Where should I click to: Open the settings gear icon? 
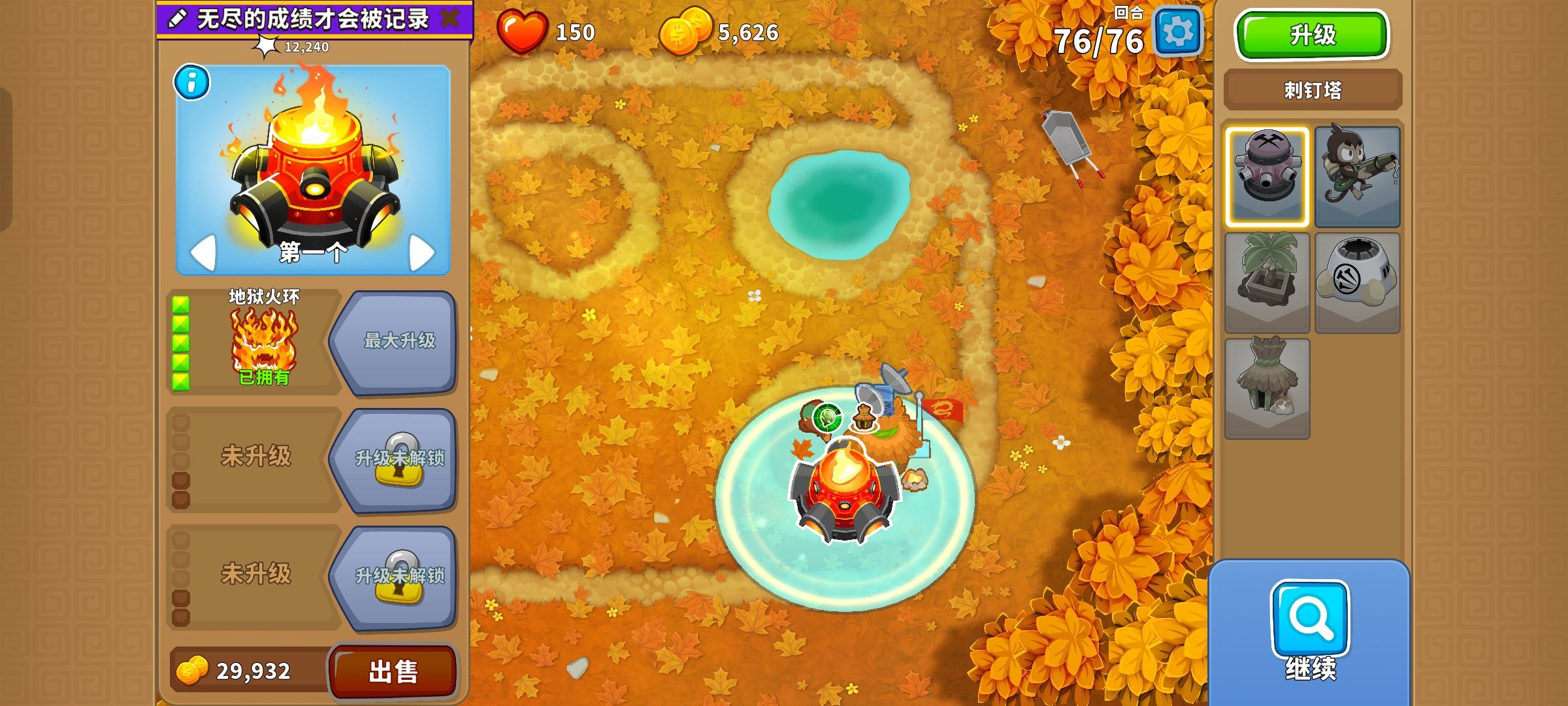tap(1179, 31)
